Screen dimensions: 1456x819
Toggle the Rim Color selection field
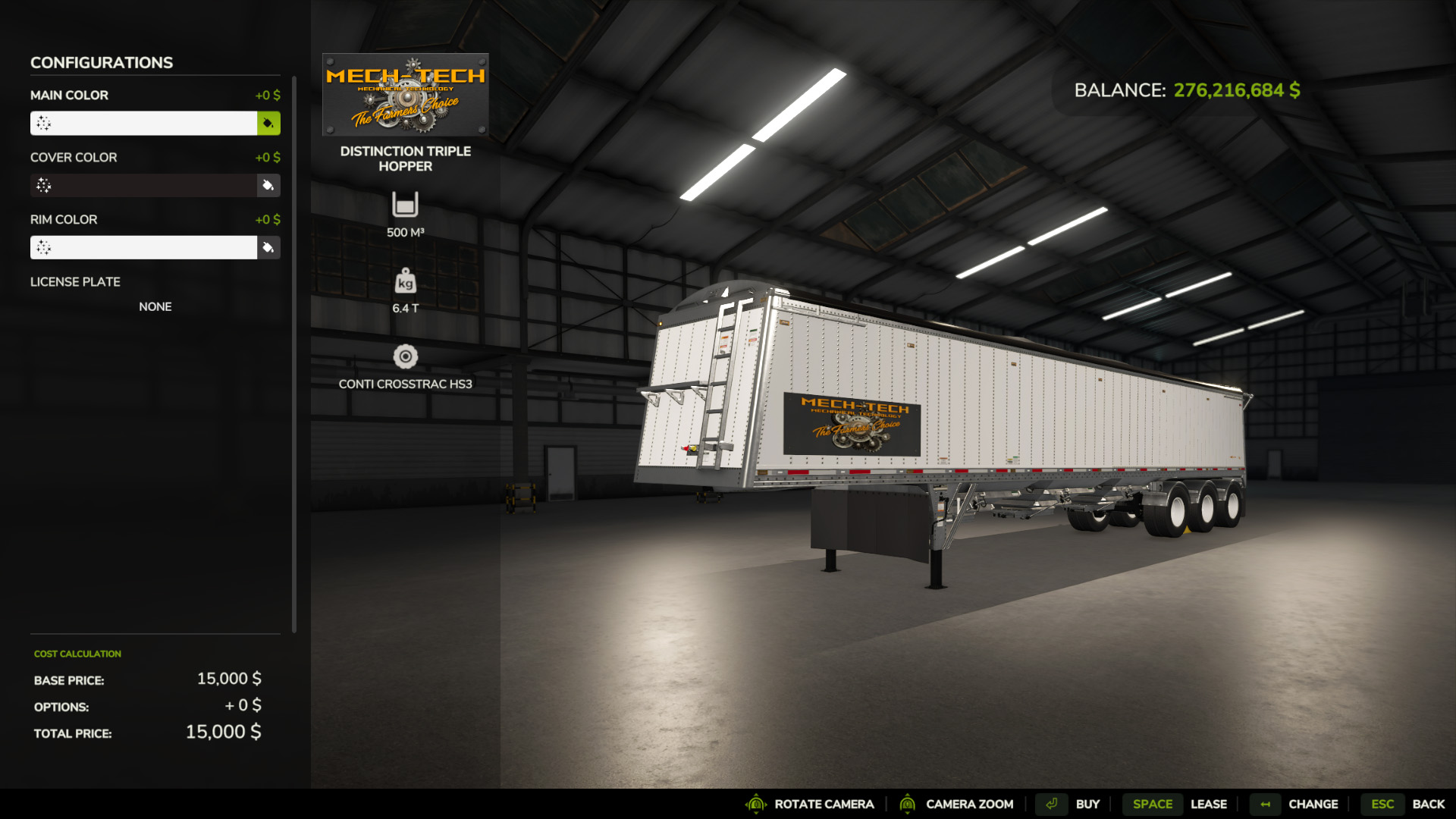click(x=144, y=247)
